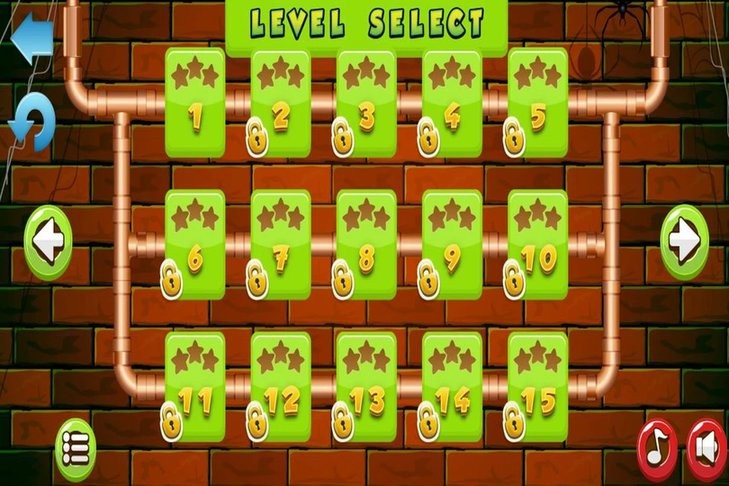The image size is (729, 486).
Task: Open the level 6 tile
Action: [x=194, y=243]
